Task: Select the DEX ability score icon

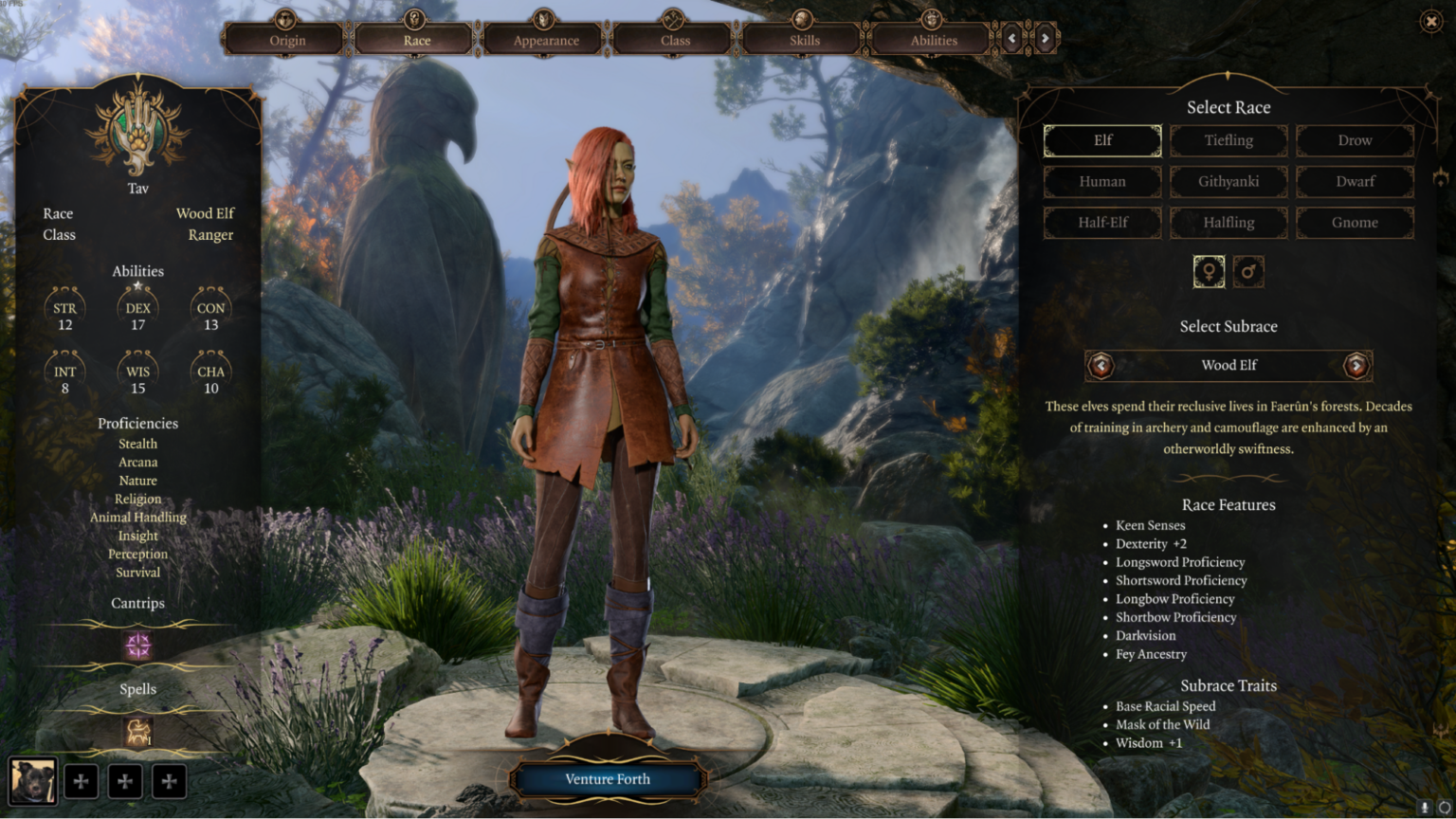Action: [137, 305]
